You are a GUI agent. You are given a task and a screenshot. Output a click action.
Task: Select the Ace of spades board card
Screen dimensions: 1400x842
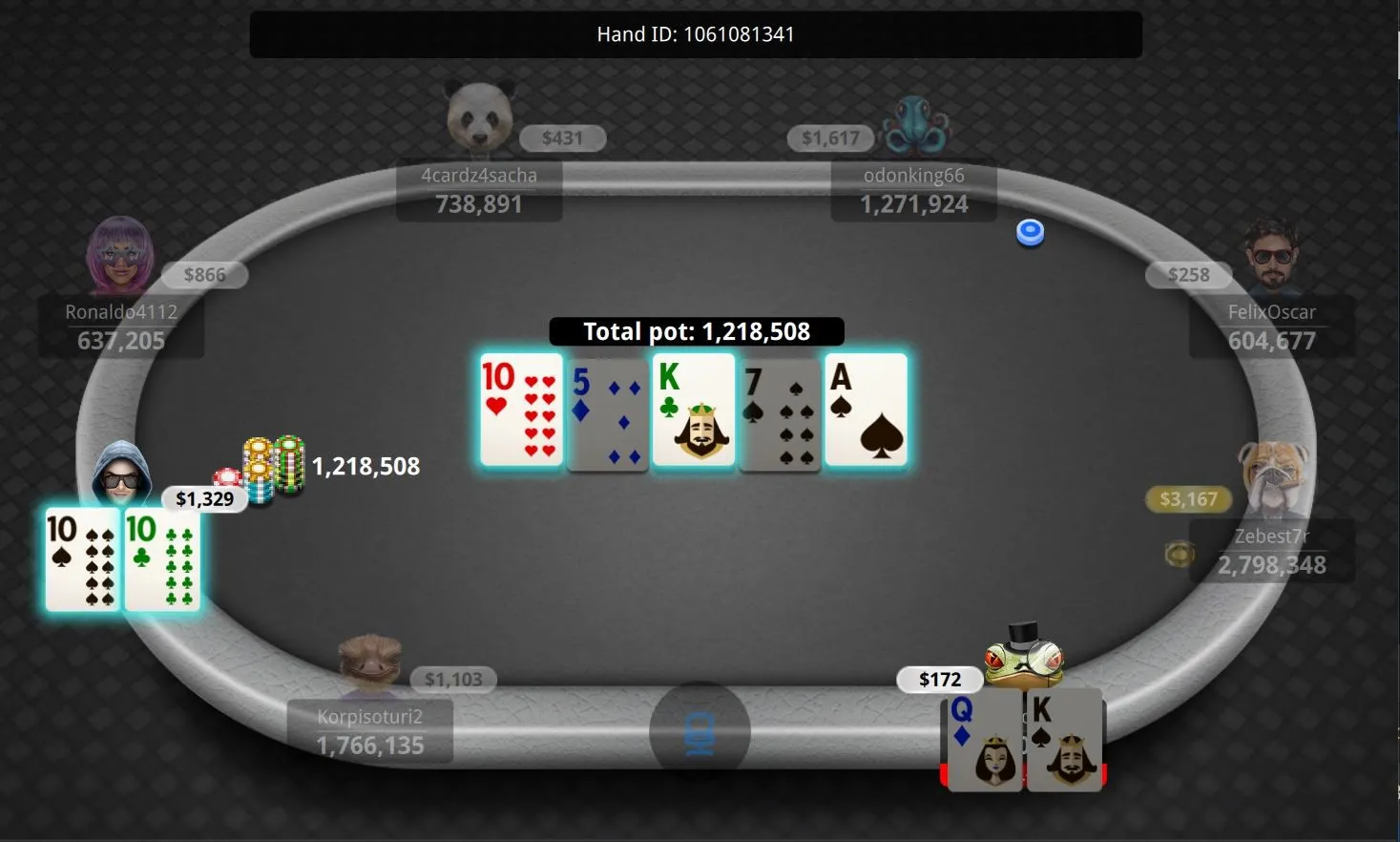[x=866, y=410]
